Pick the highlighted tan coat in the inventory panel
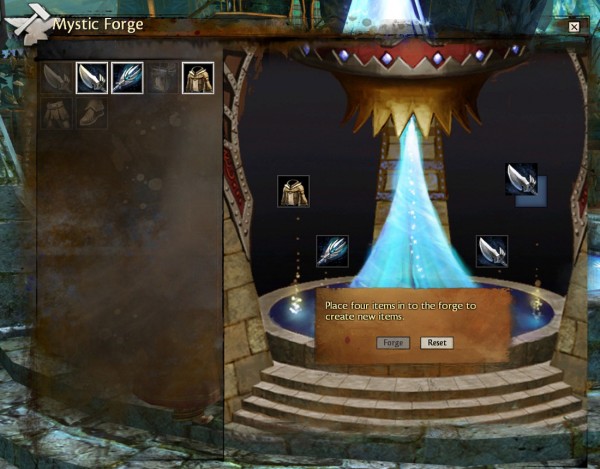Screen dimensions: 600x469 (x=197, y=78)
